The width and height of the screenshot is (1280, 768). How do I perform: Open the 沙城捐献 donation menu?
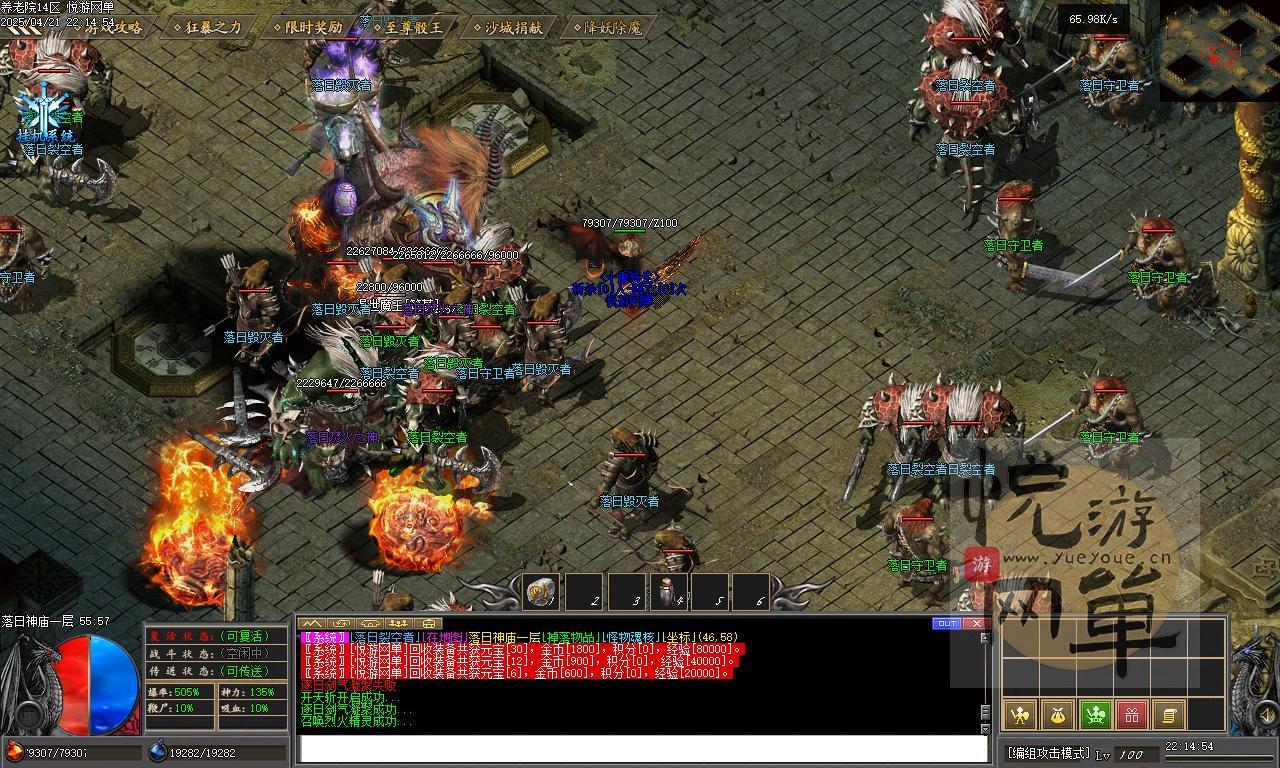pyautogui.click(x=513, y=28)
